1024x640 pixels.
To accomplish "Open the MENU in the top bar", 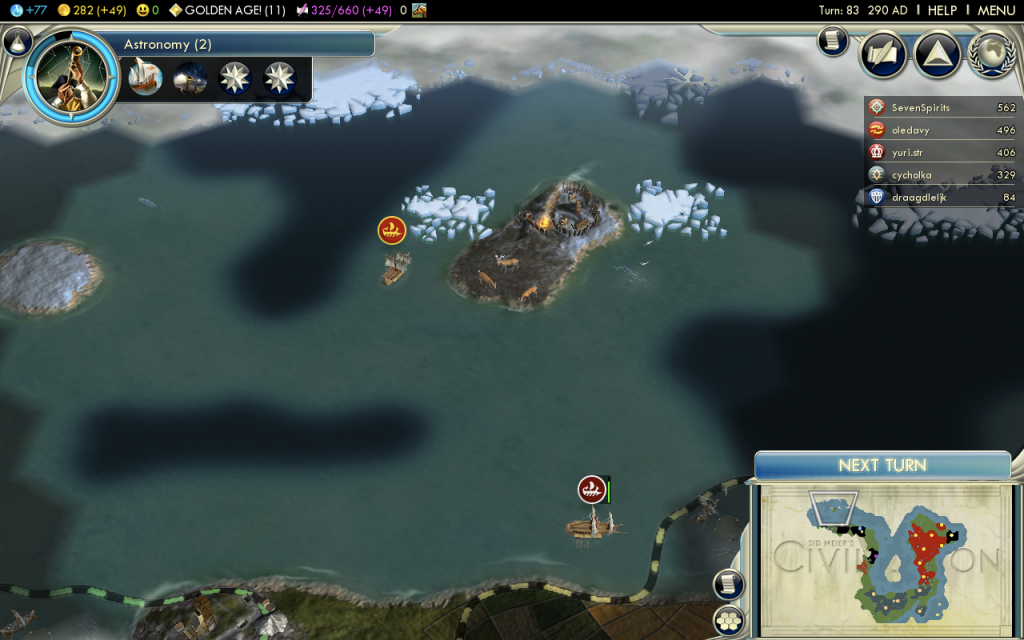I will coord(996,10).
